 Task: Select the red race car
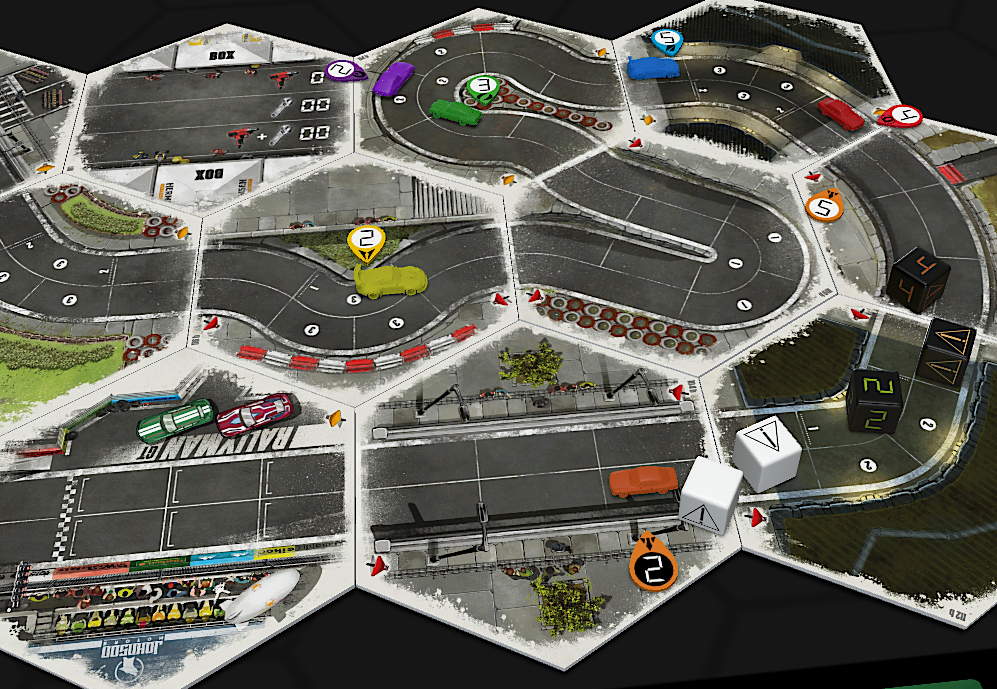(841, 113)
